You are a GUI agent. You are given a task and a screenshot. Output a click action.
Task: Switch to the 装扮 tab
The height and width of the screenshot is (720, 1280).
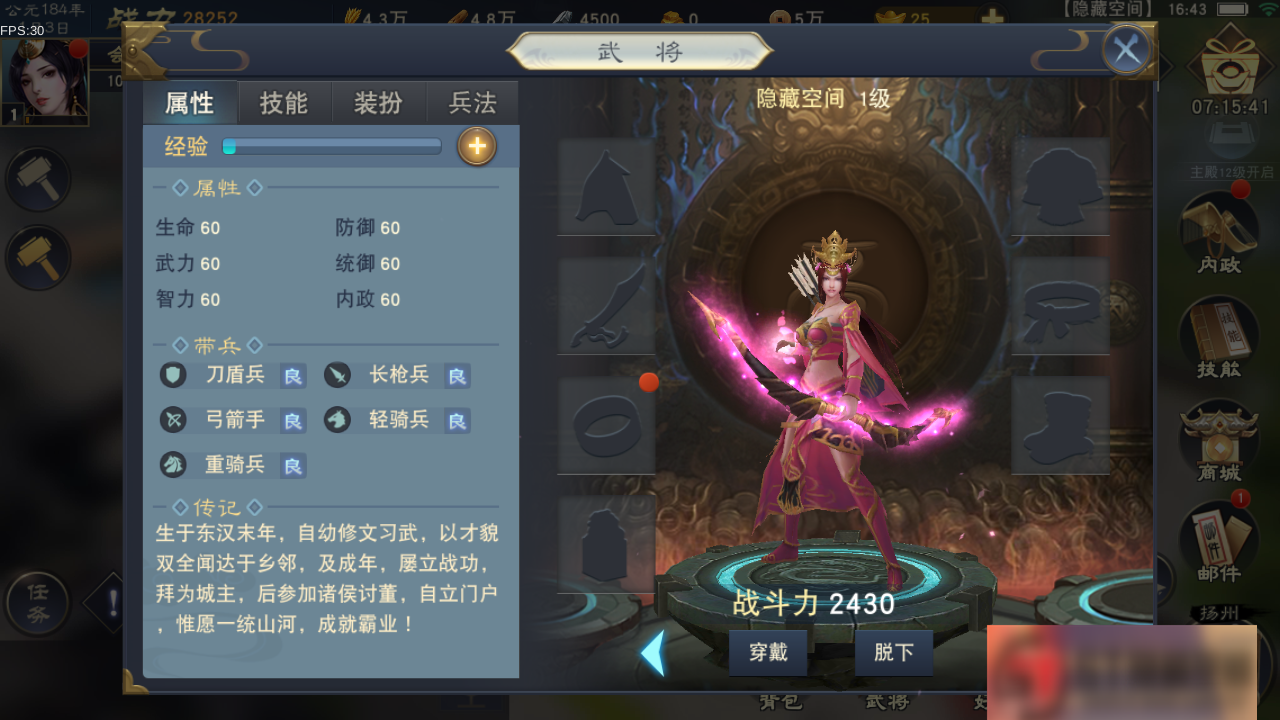coord(379,101)
